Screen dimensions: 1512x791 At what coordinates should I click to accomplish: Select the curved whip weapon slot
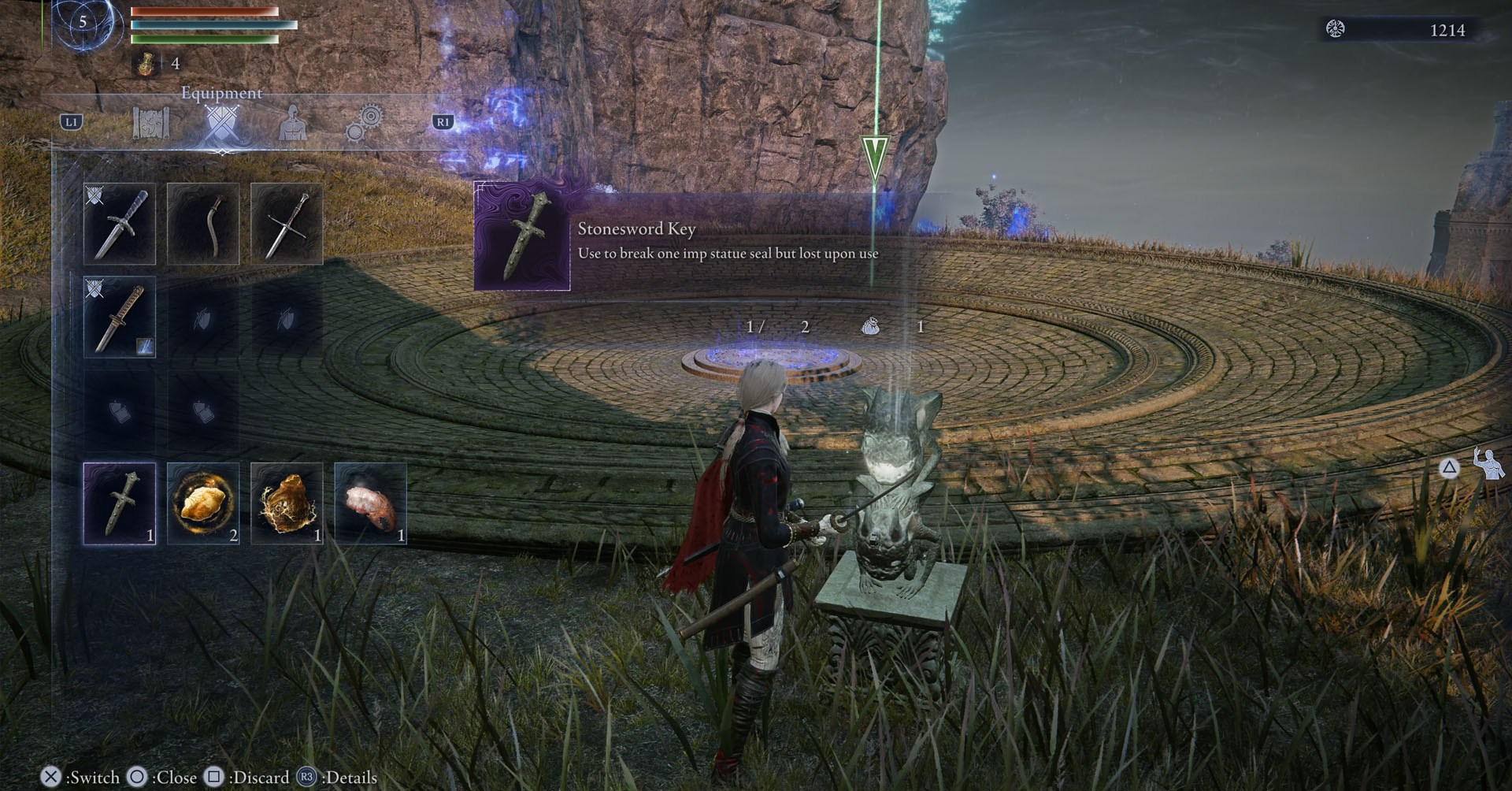(x=203, y=223)
